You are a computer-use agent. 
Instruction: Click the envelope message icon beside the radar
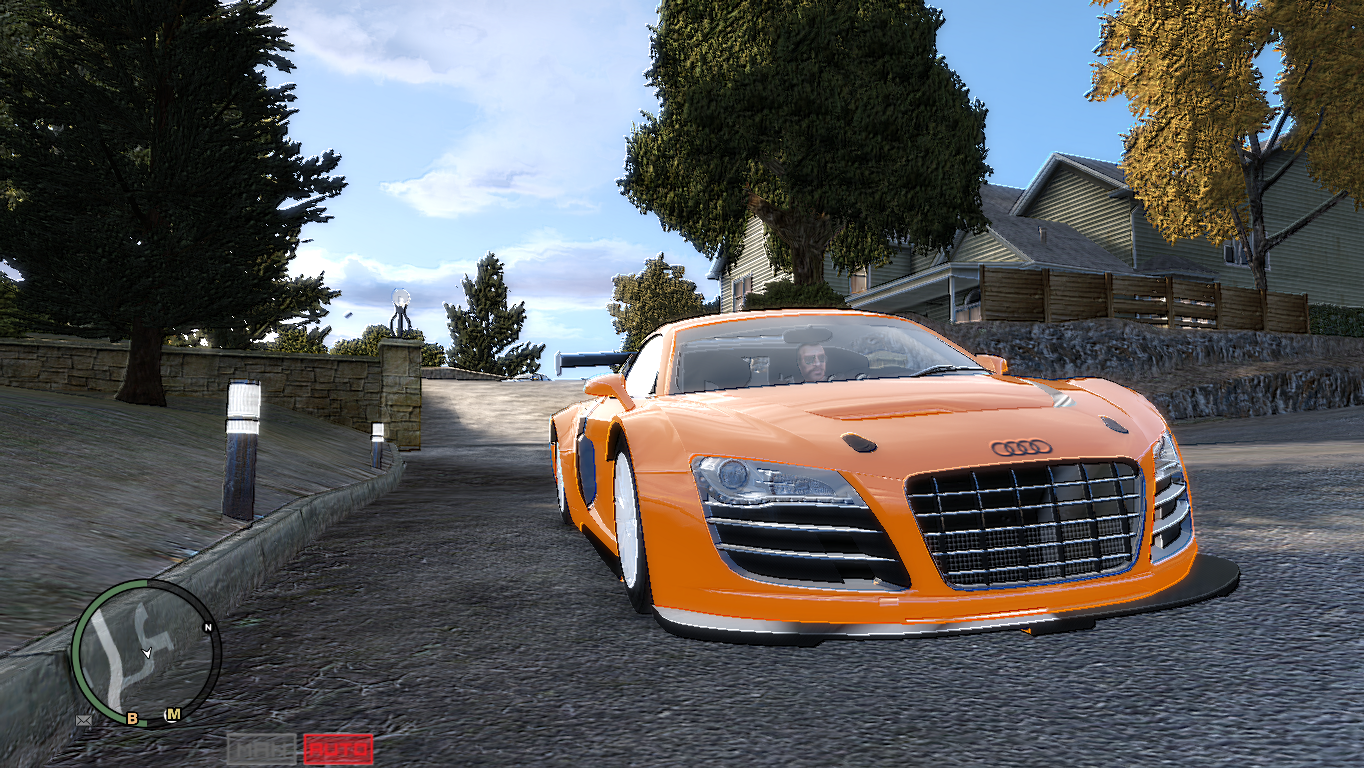[83, 721]
